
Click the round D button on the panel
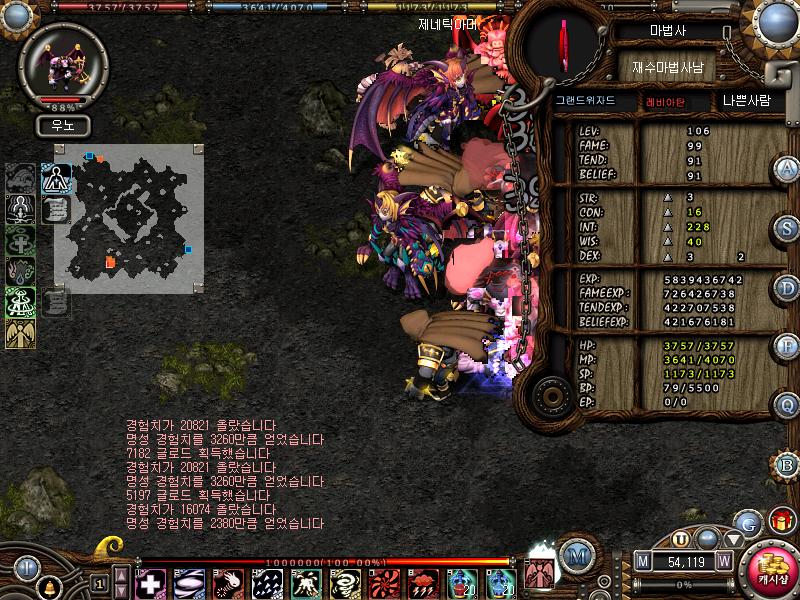pyautogui.click(x=787, y=288)
